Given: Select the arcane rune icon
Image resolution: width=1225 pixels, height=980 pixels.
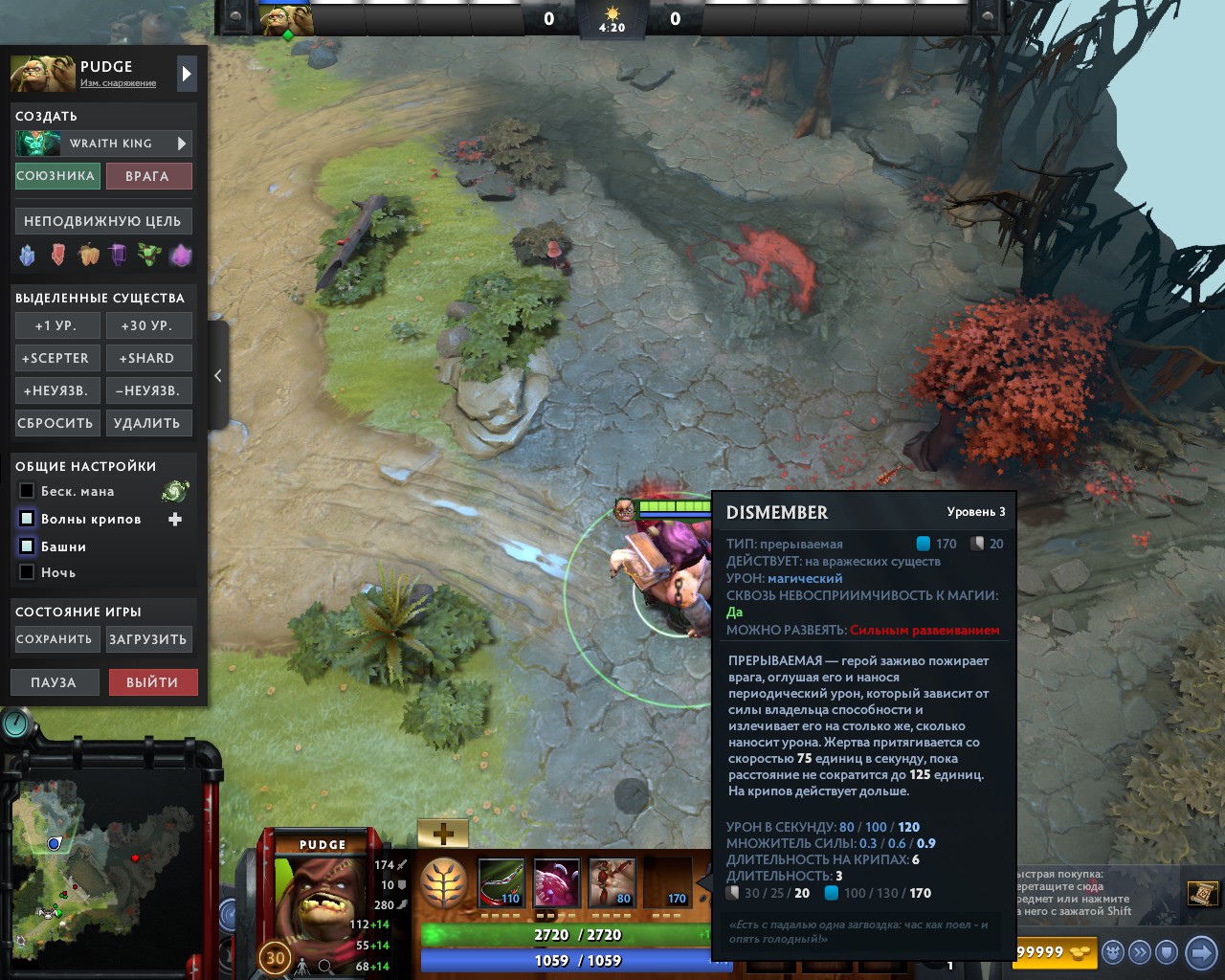Looking at the screenshot, I should (181, 256).
